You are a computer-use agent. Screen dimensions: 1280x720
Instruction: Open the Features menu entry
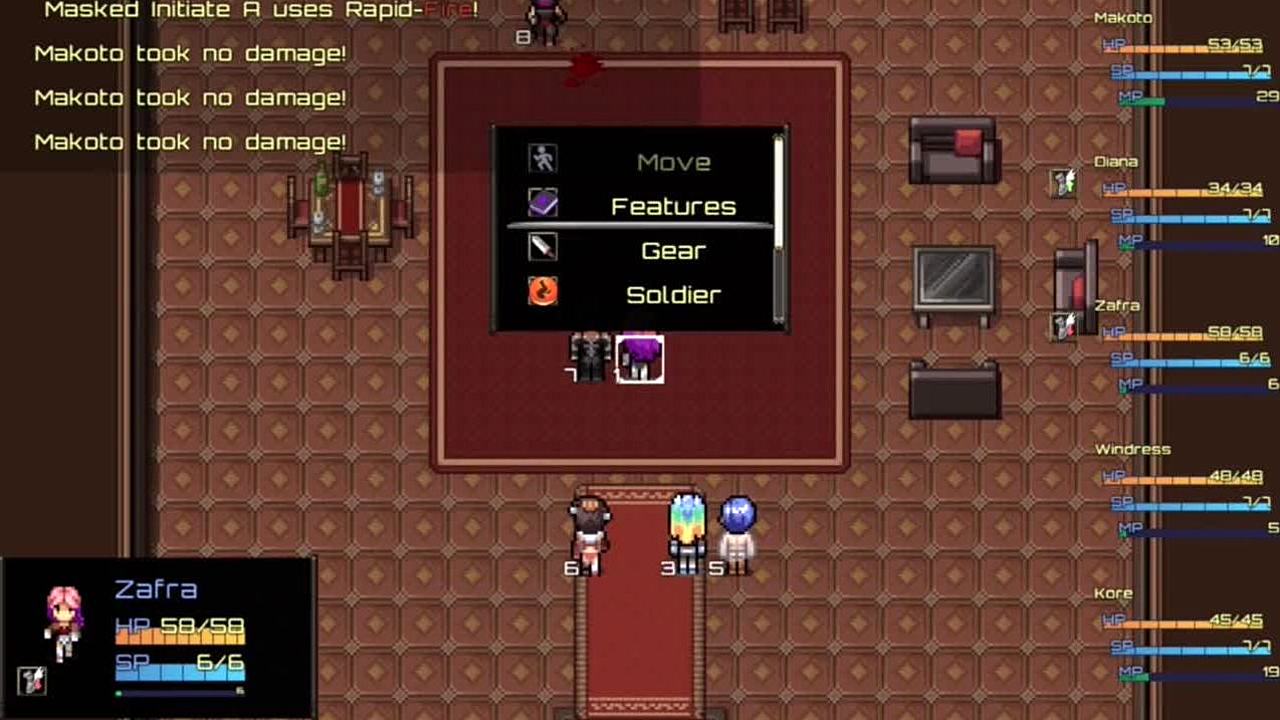tap(672, 206)
